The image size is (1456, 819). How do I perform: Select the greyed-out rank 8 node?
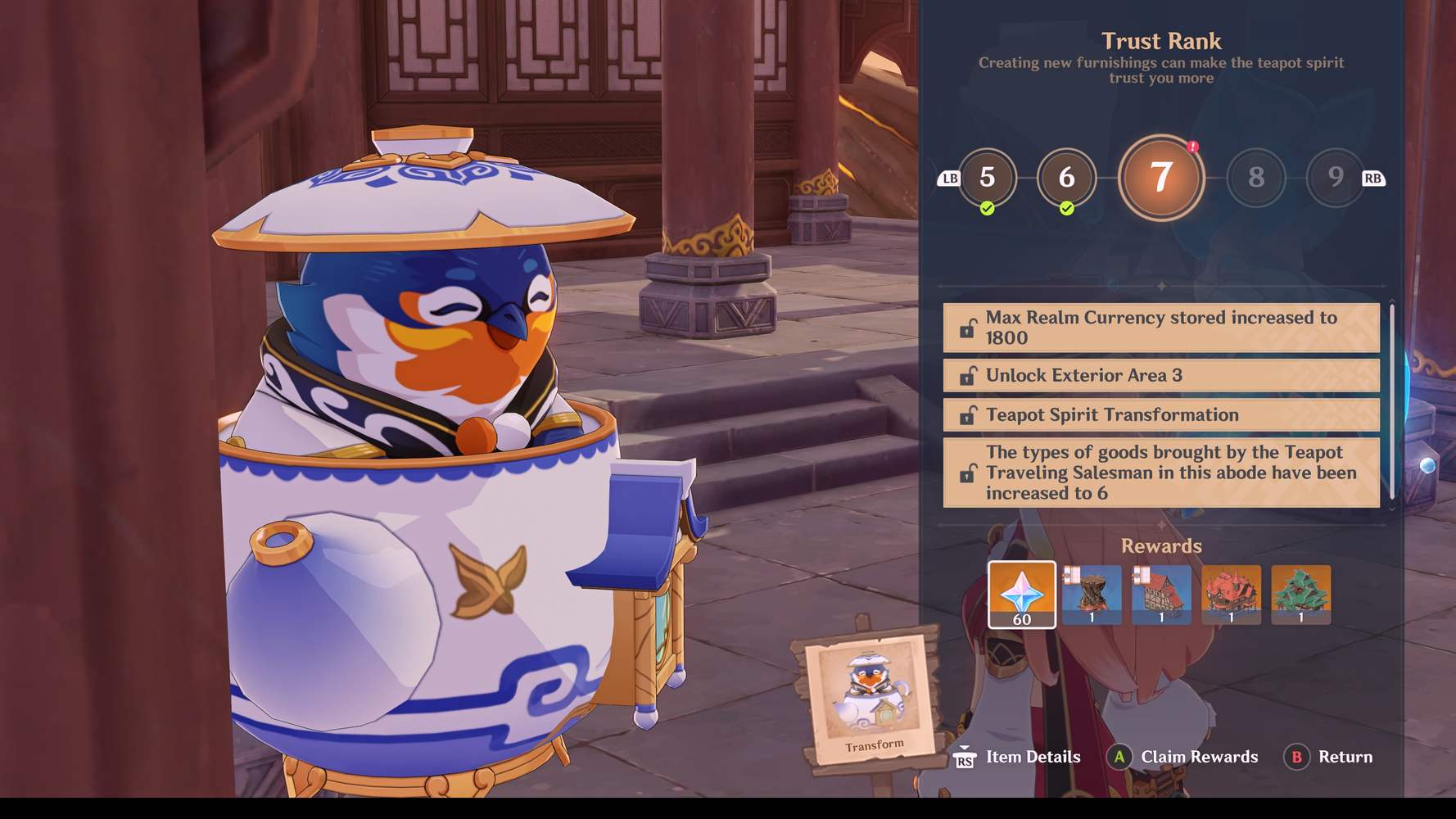pyautogui.click(x=1256, y=178)
